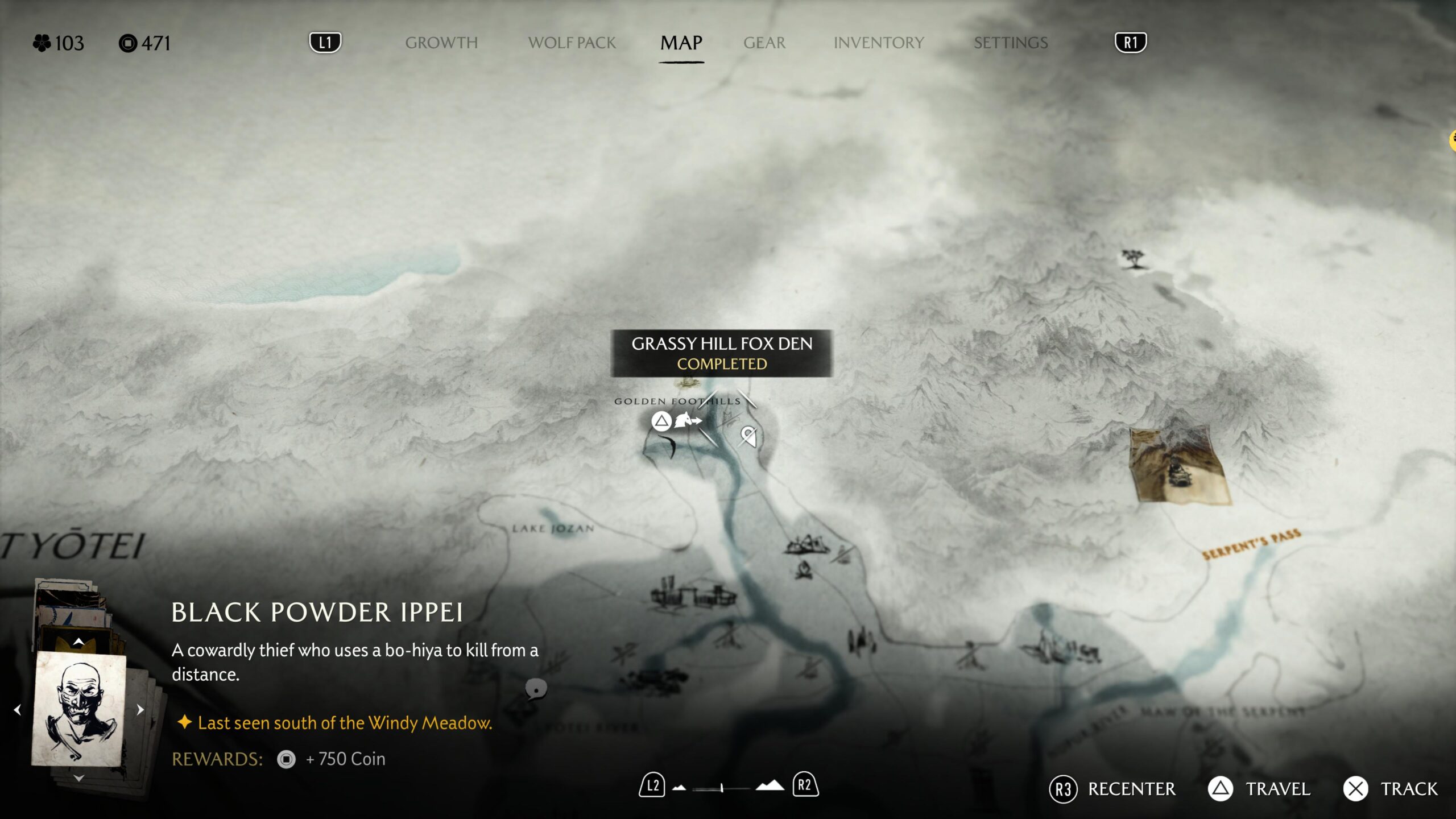The width and height of the screenshot is (1456, 819).
Task: Click the Grassy Hill Fox Den tooltip
Action: pyautogui.click(x=721, y=353)
